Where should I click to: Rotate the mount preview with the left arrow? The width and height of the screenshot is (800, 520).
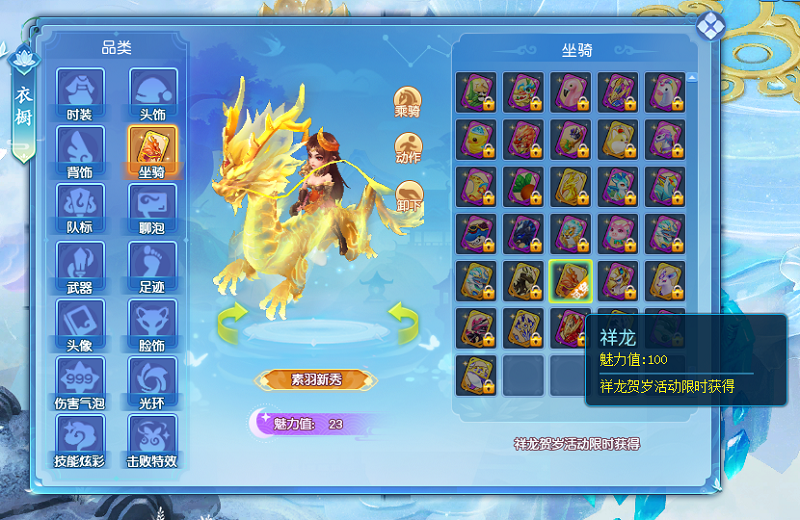tap(234, 320)
